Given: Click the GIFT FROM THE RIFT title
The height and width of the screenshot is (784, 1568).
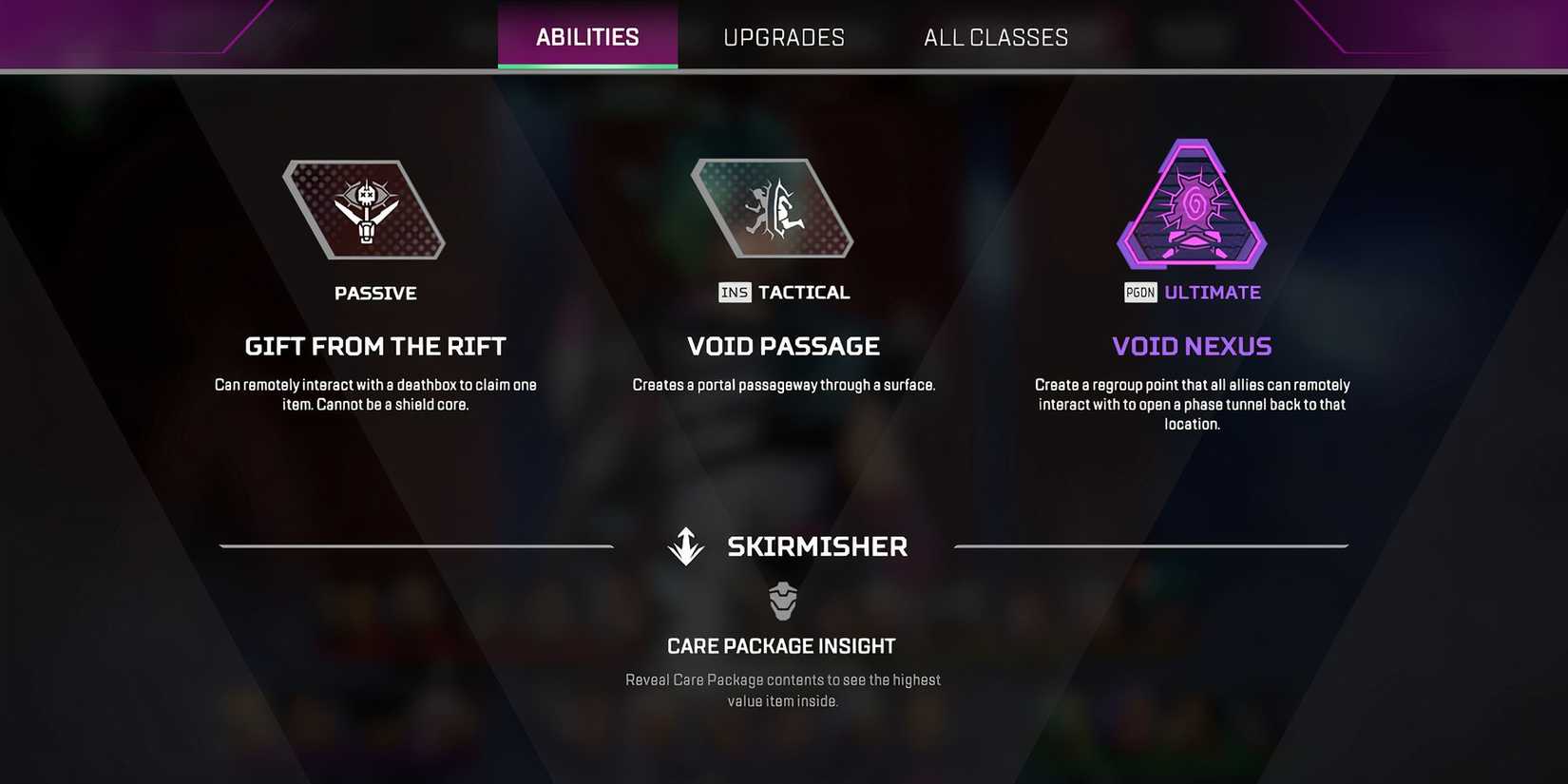Looking at the screenshot, I should (x=375, y=346).
